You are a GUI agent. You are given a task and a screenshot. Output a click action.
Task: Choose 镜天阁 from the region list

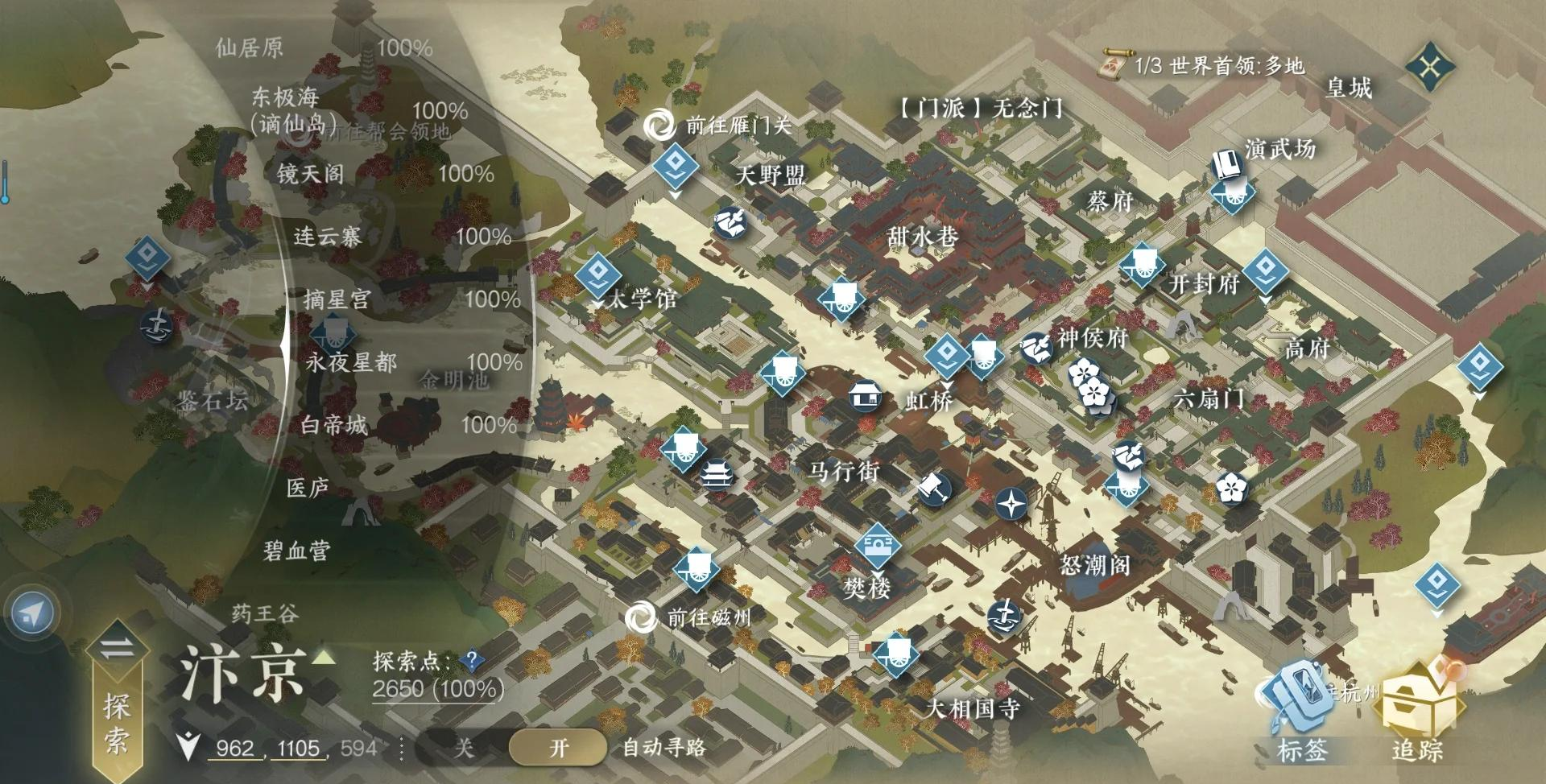coord(310,173)
